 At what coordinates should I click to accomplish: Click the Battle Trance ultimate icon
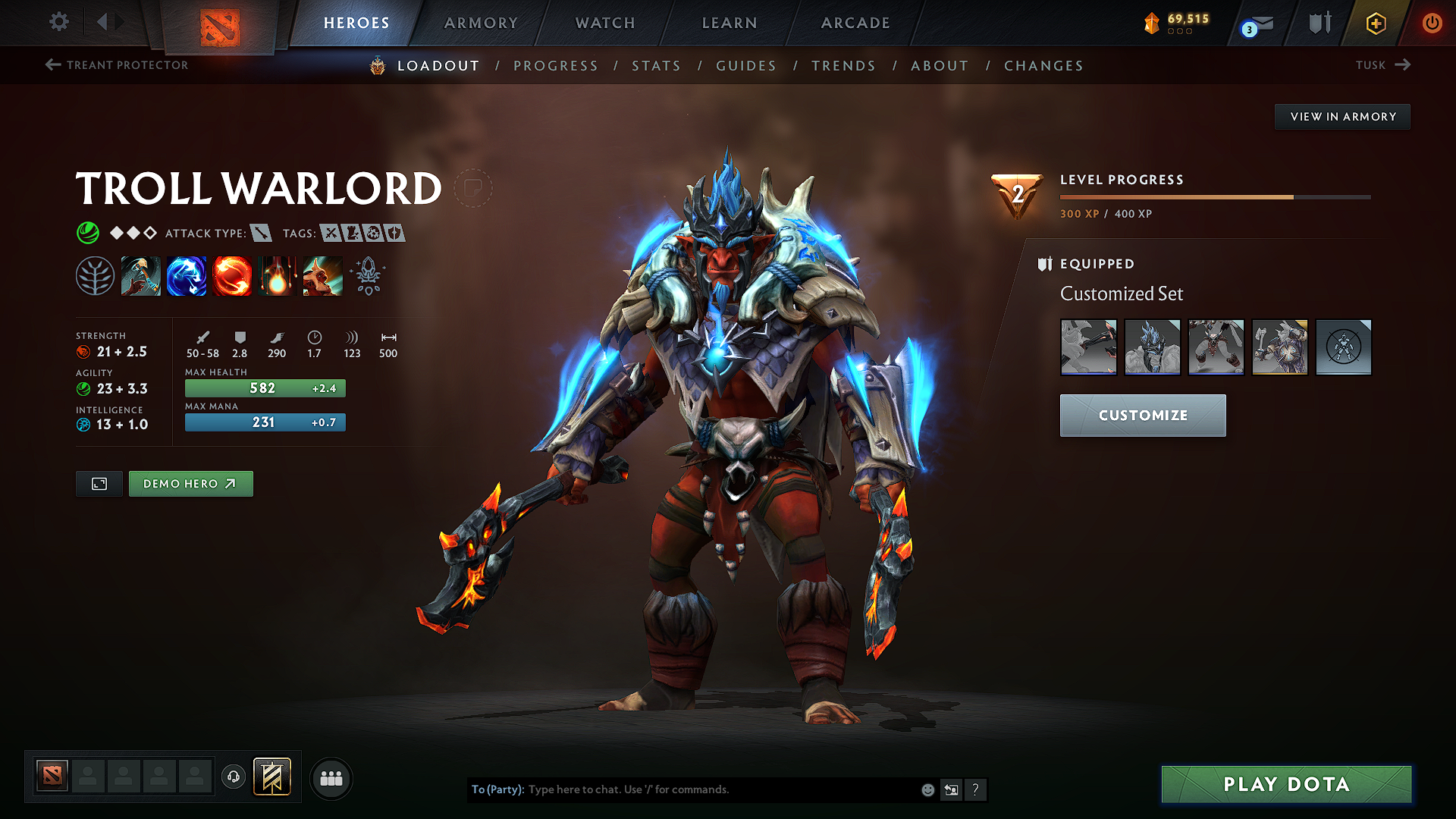tap(322, 275)
